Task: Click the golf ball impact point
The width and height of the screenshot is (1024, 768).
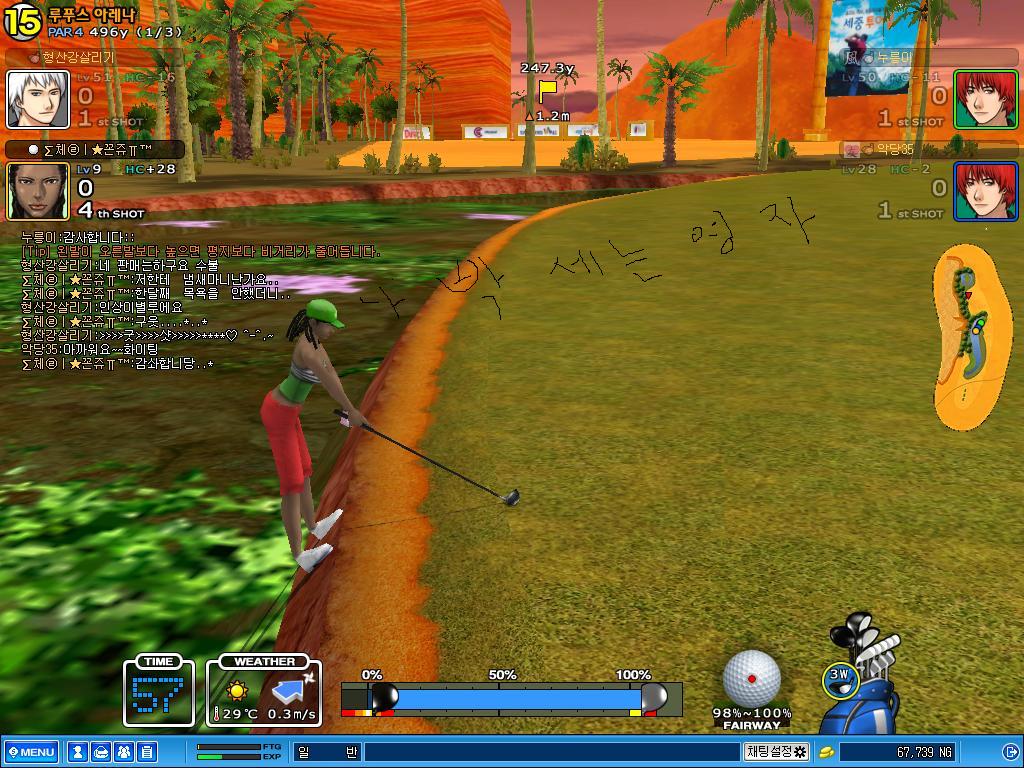Action: [751, 678]
